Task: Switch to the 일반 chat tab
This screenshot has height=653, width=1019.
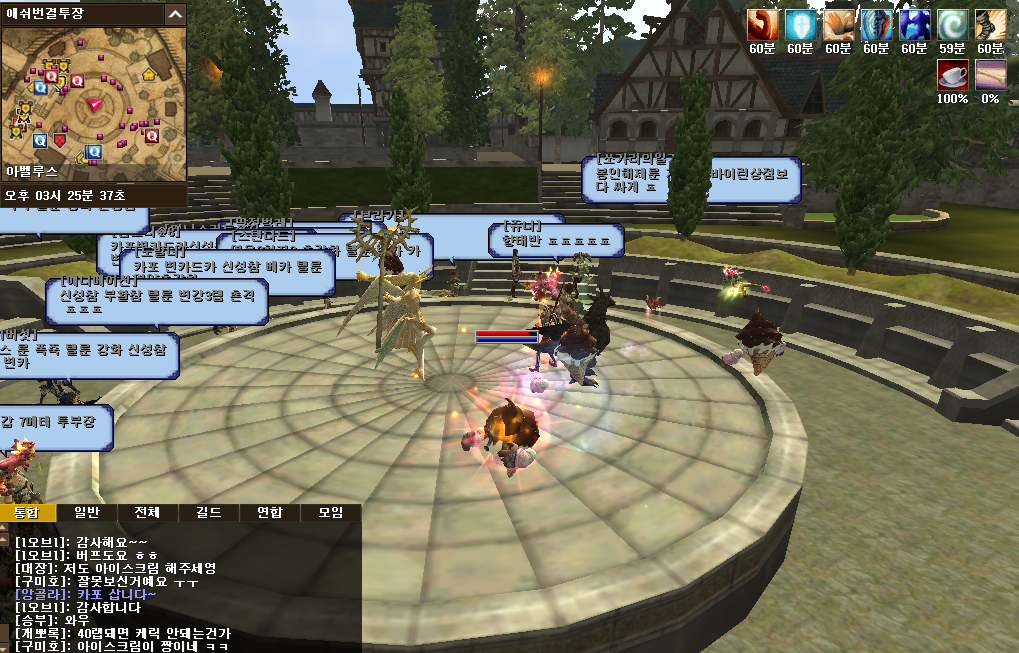Action: click(x=88, y=513)
